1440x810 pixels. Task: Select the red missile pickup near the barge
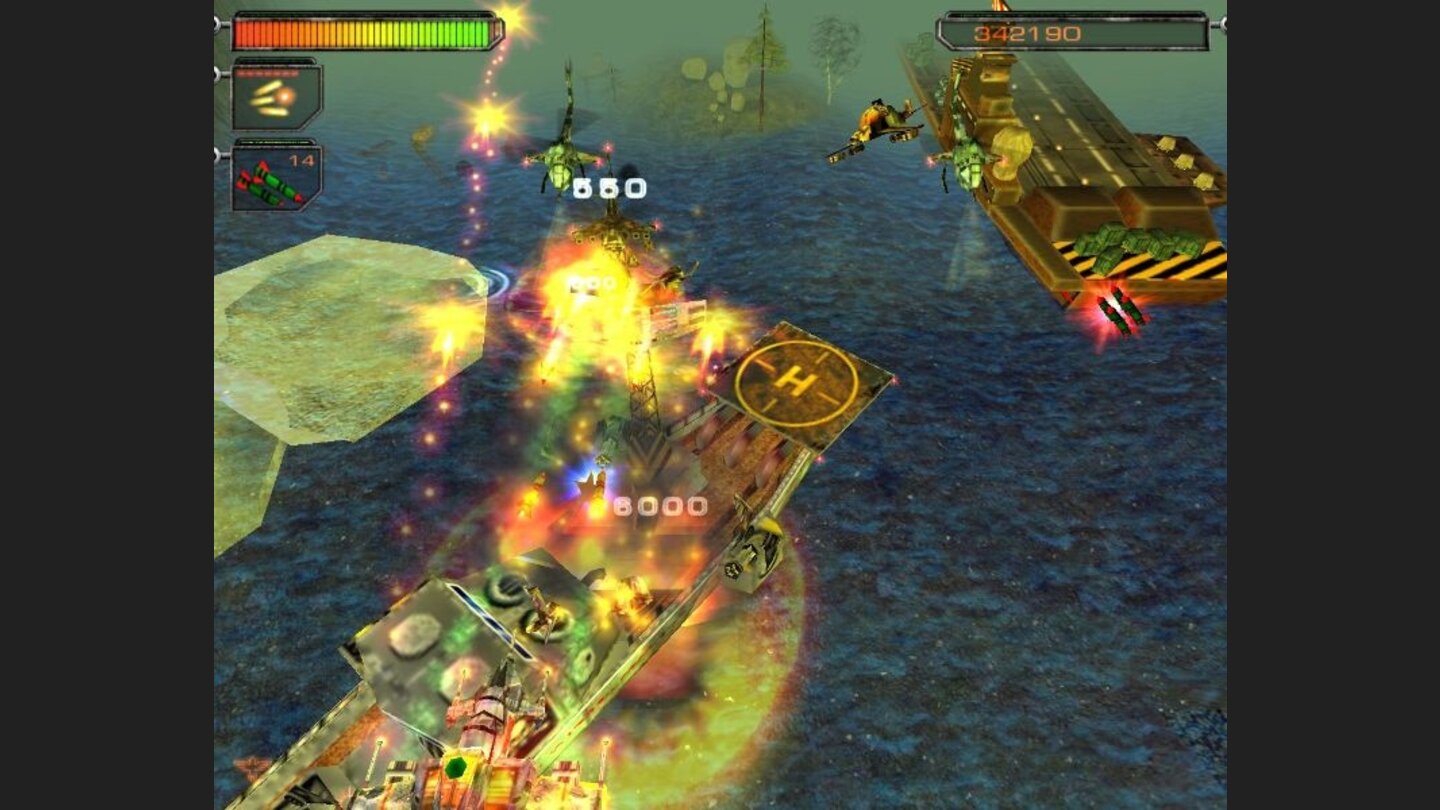point(1121,308)
